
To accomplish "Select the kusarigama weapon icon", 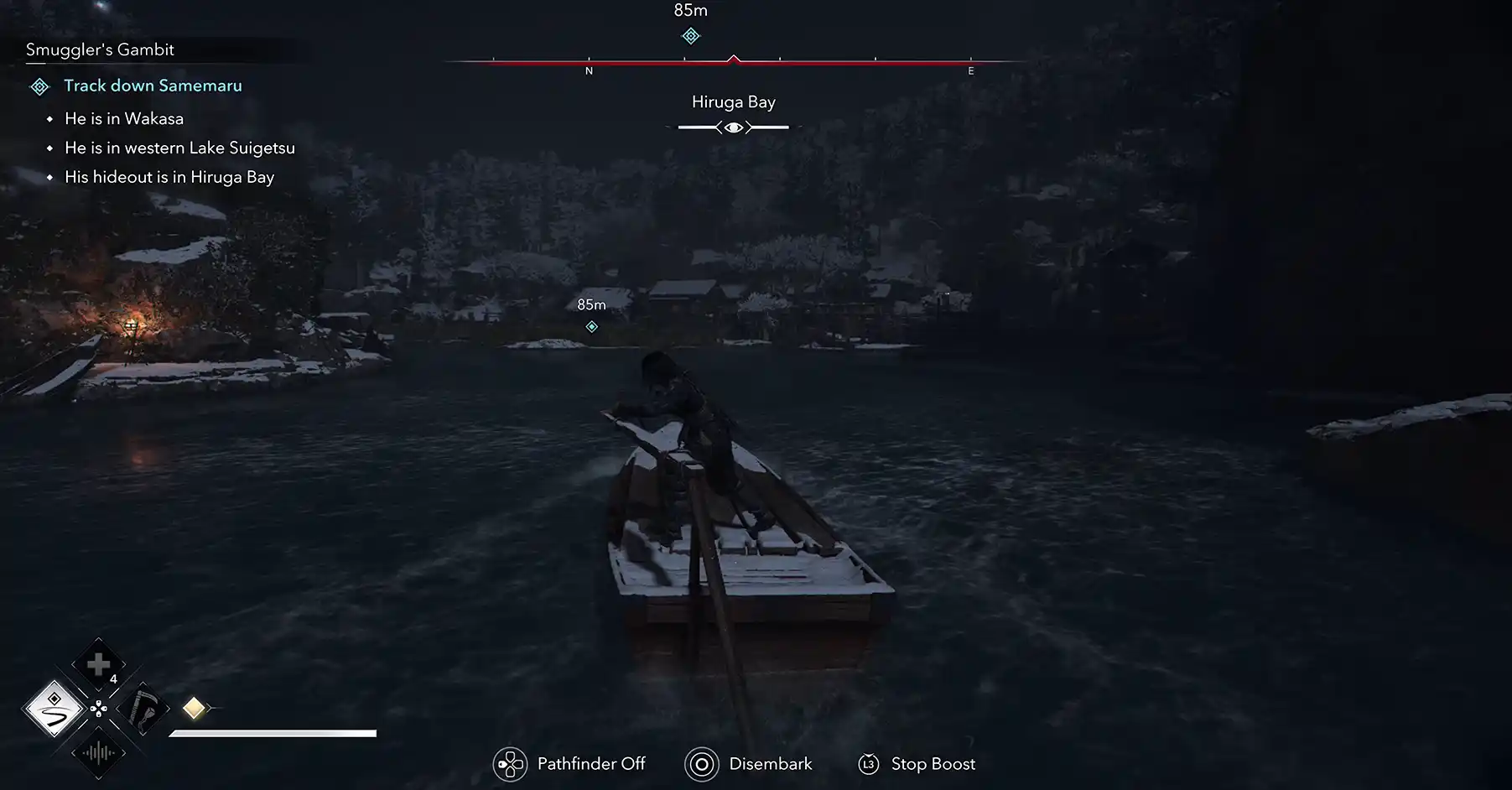I will click(143, 709).
